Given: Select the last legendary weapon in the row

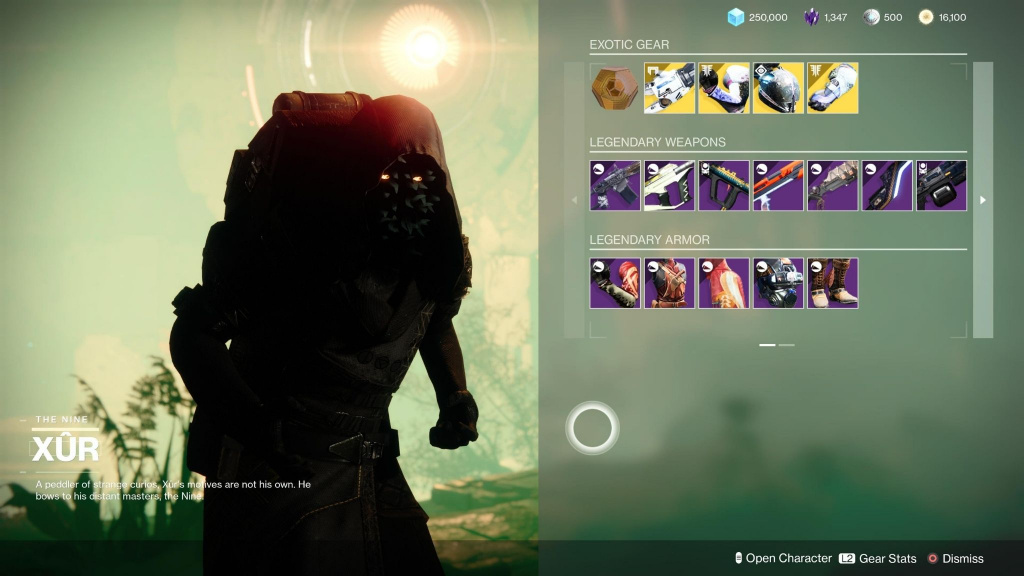Looking at the screenshot, I should coord(941,185).
